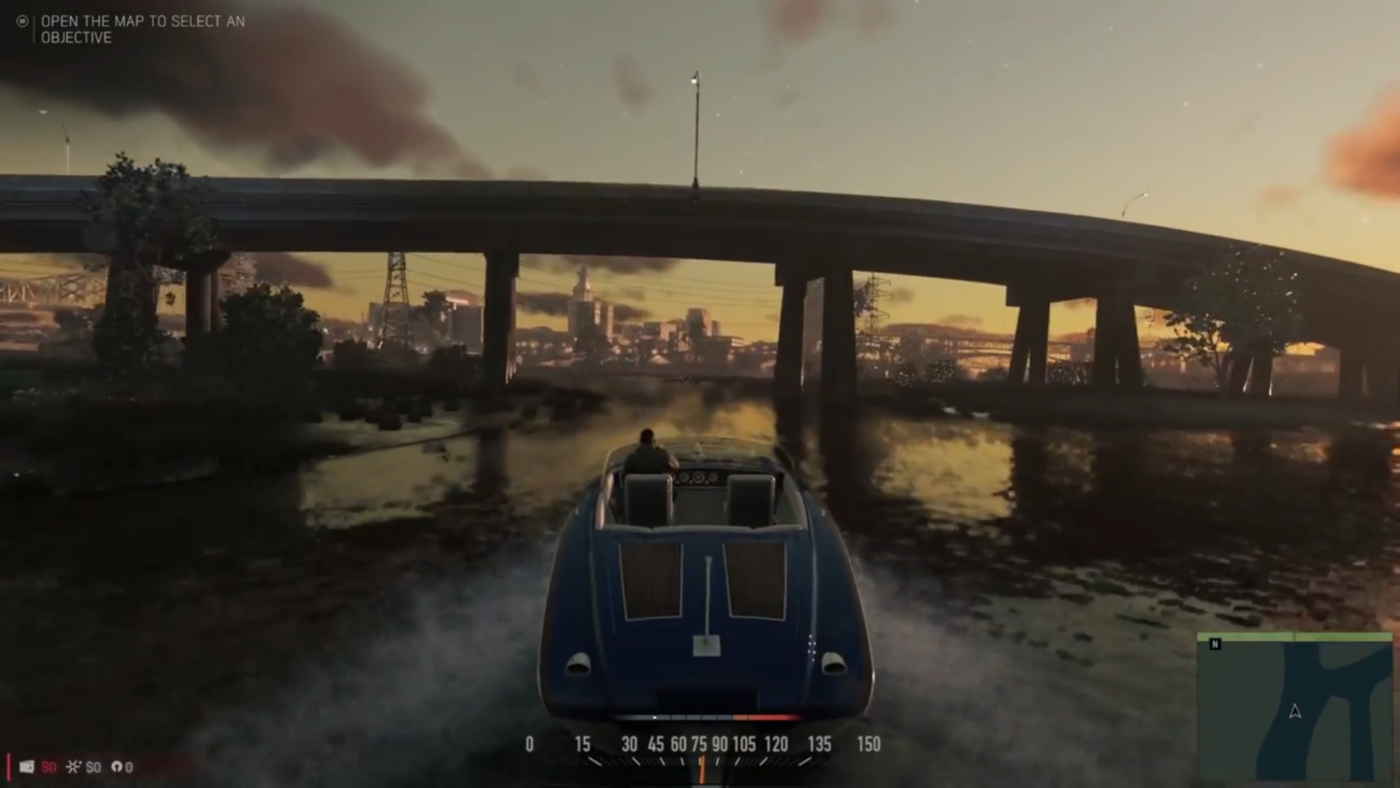Click the objective marker icon top left

coord(21,20)
